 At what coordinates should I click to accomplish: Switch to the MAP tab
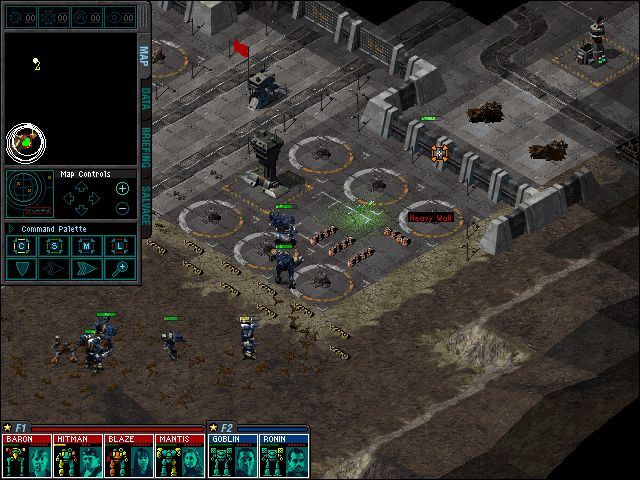[x=144, y=55]
